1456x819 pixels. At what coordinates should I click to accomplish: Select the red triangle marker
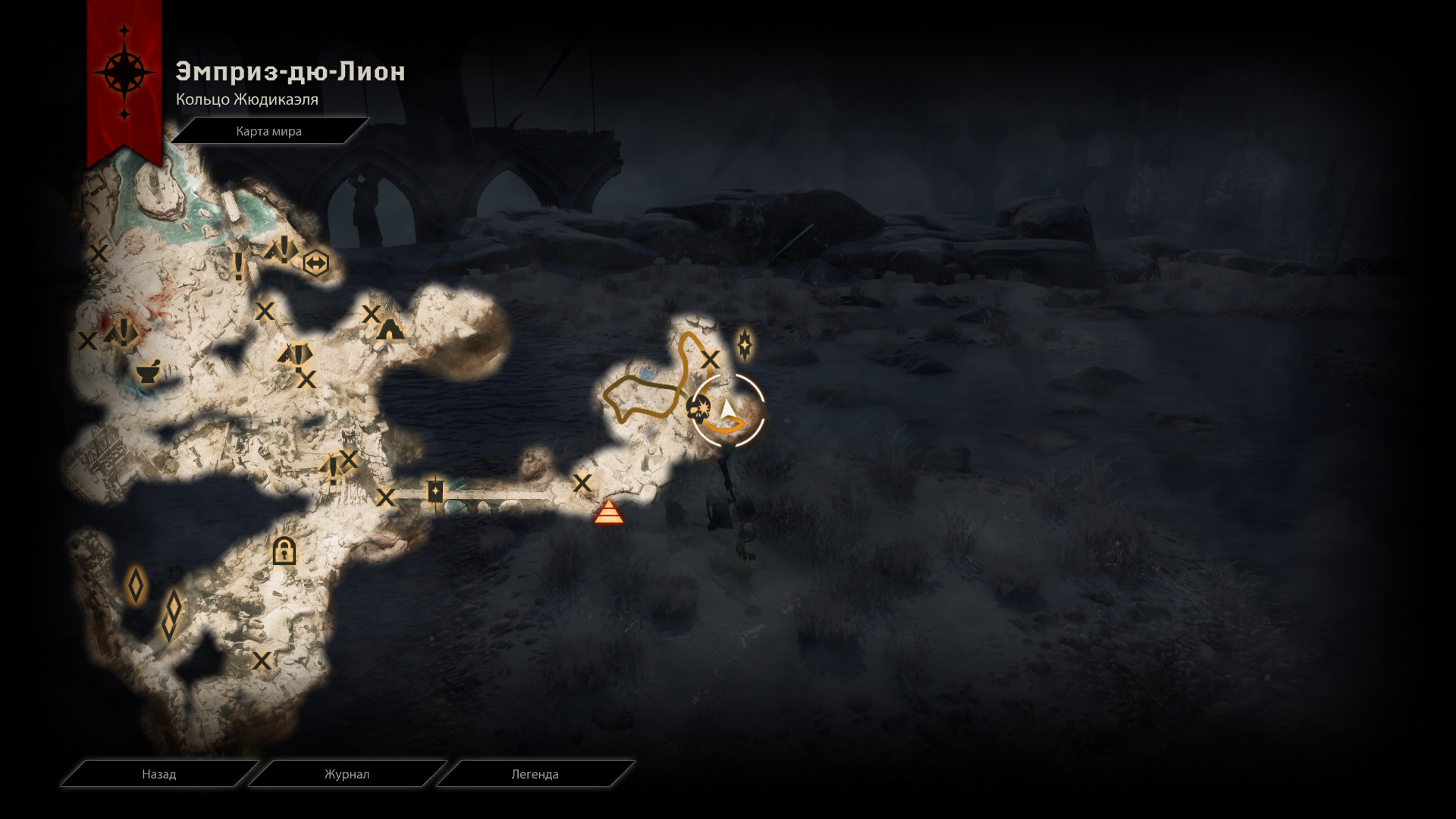608,513
